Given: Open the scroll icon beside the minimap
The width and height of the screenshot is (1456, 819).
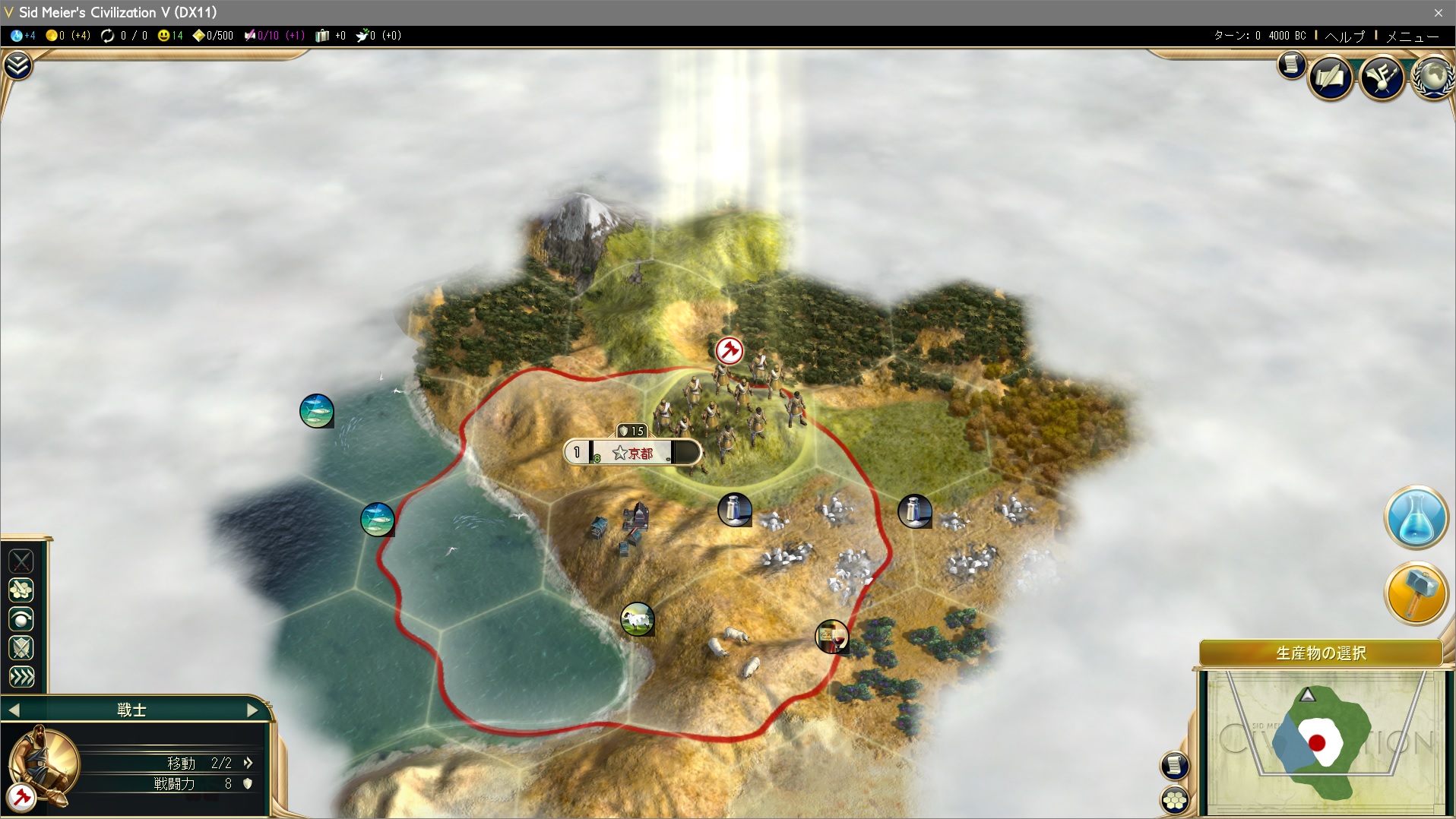Looking at the screenshot, I should (1175, 765).
